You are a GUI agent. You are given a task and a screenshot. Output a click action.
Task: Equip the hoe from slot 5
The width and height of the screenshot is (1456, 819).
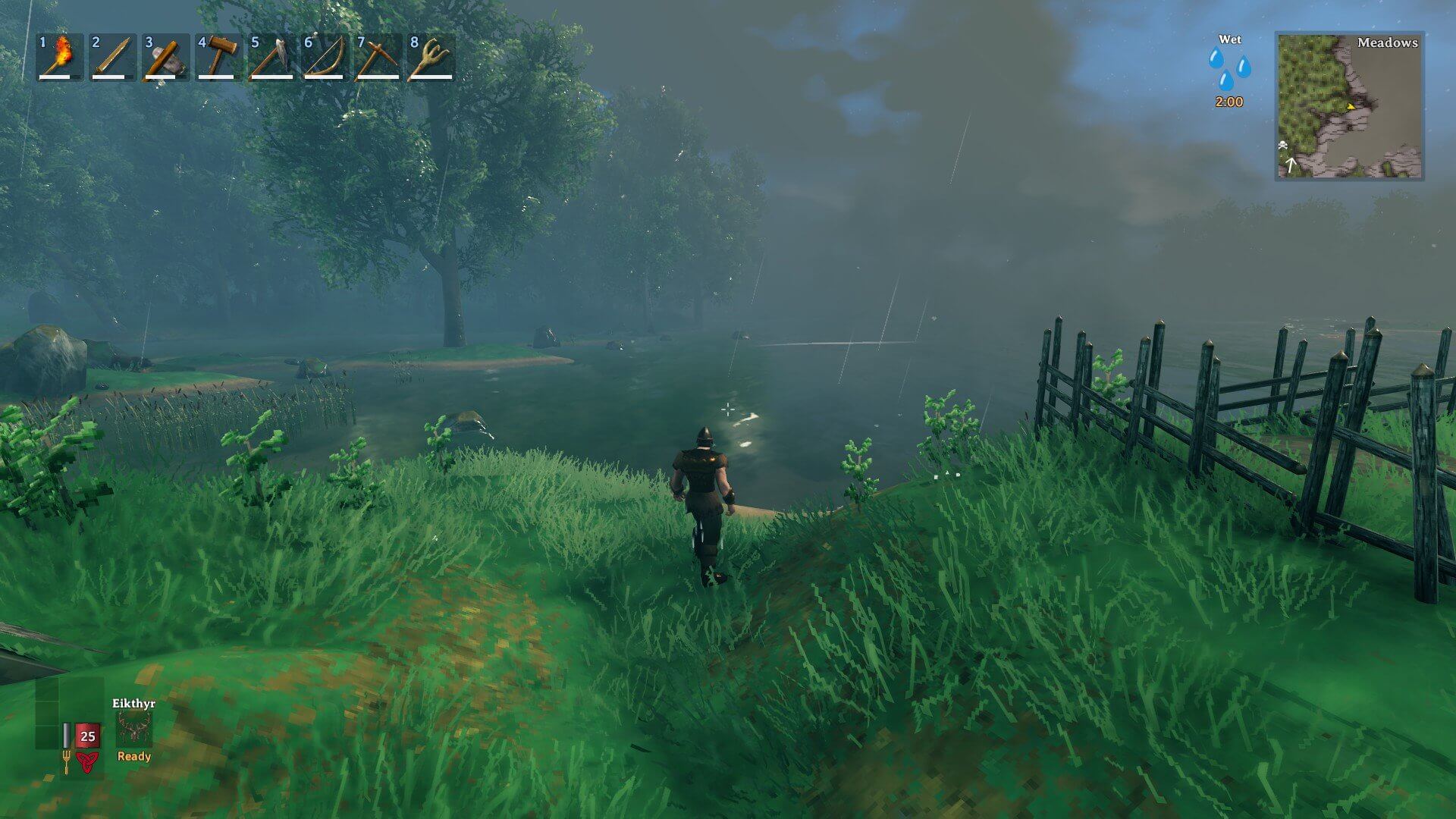point(272,57)
